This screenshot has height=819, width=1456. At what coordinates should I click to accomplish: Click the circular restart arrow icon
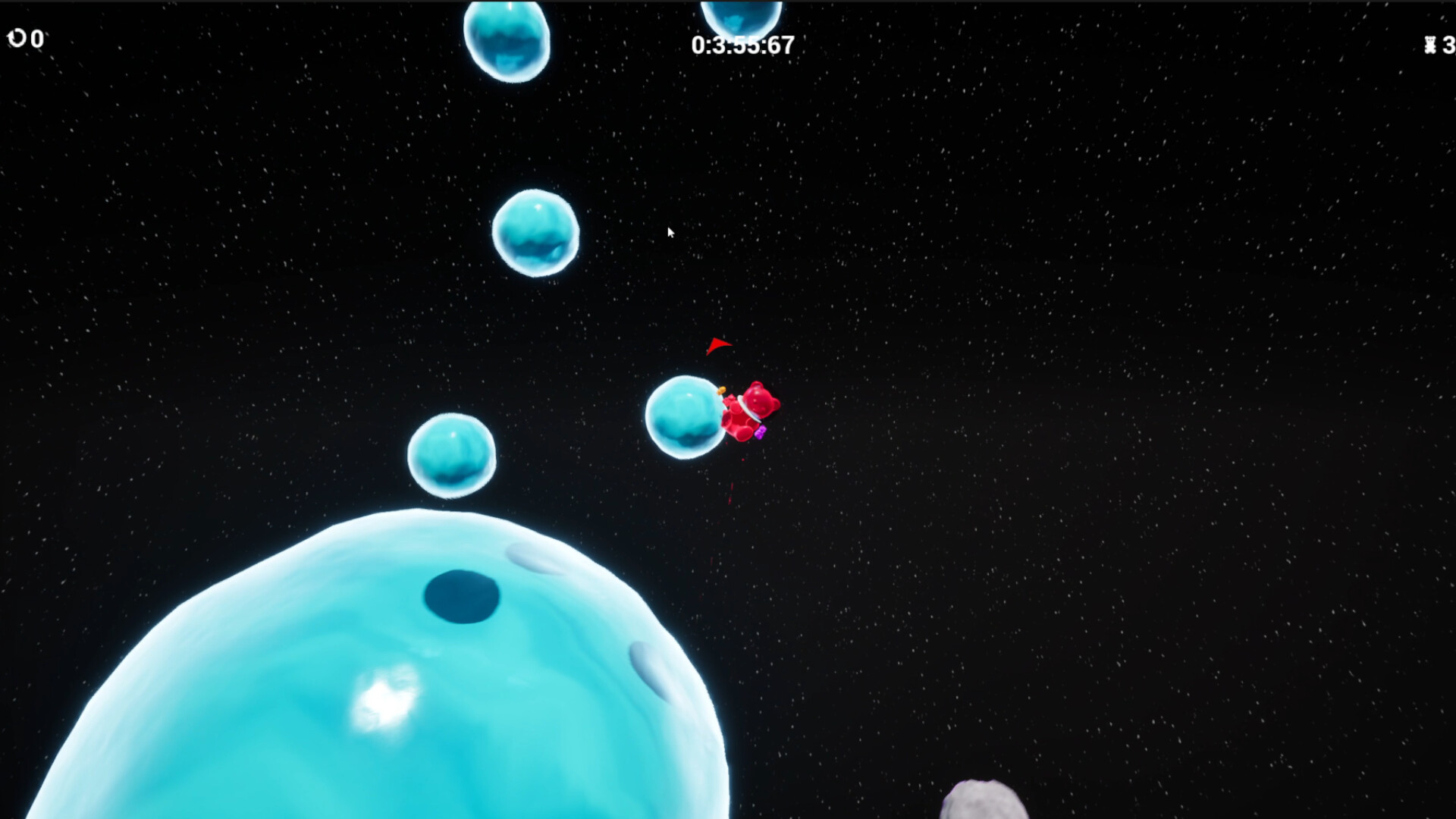(x=17, y=38)
